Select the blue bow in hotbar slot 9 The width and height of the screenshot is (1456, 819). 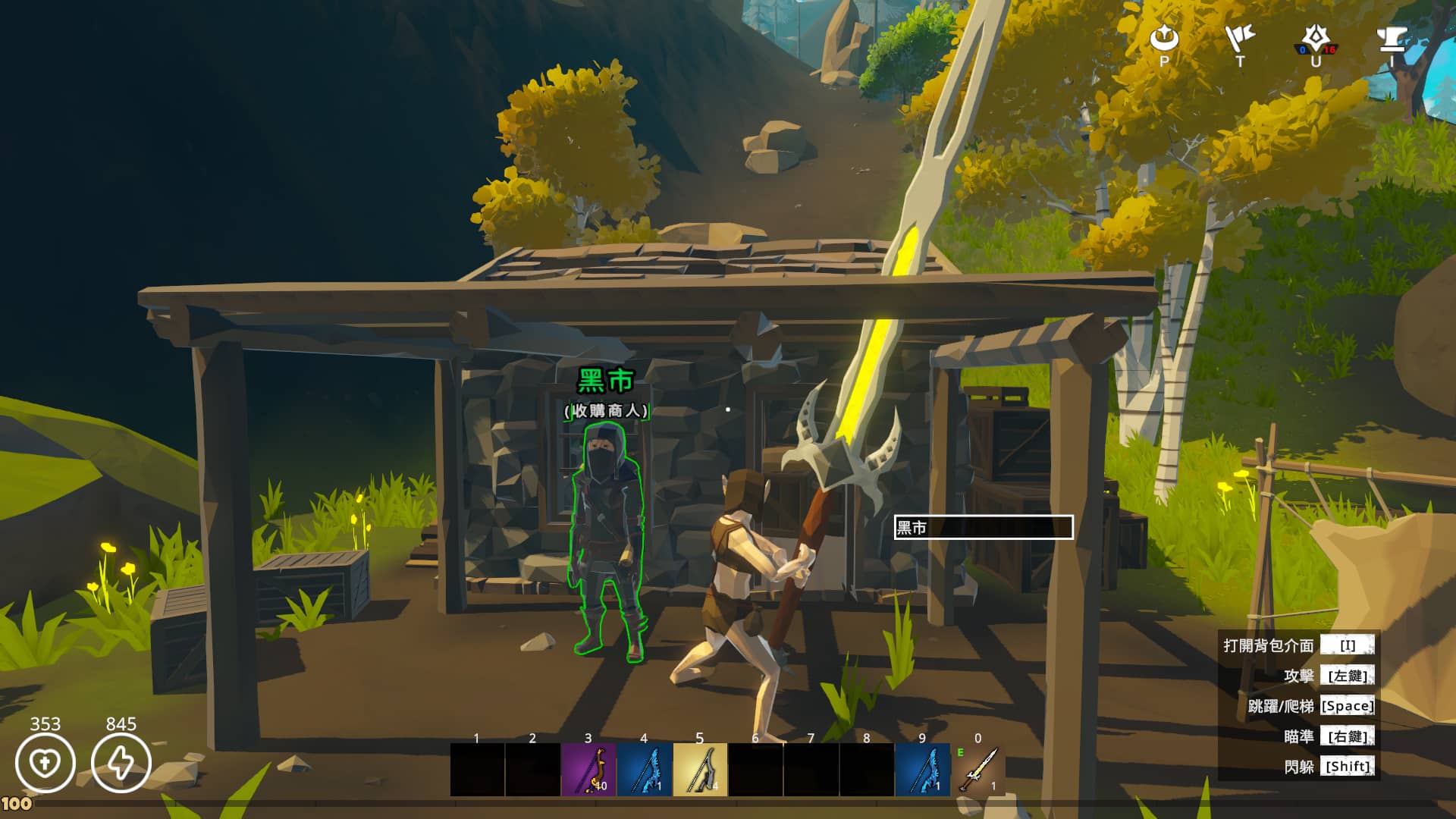922,770
